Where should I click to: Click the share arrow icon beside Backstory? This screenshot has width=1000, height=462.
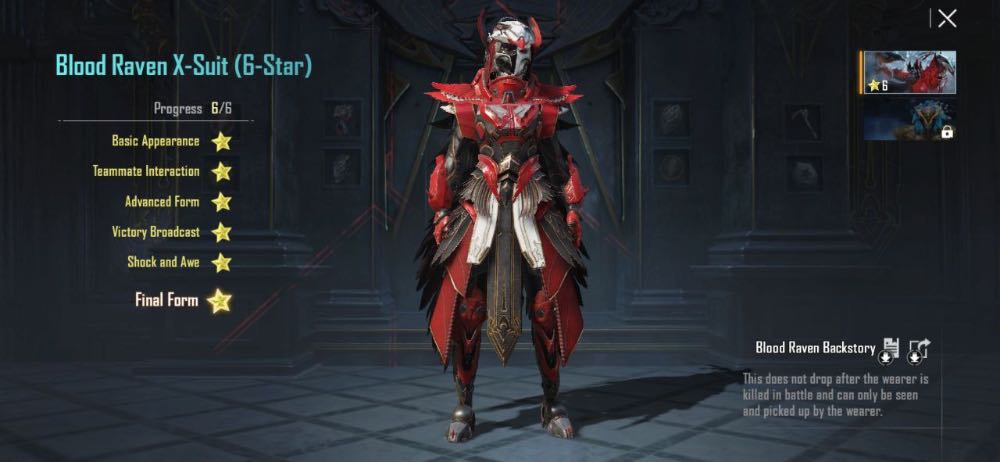pyautogui.click(x=920, y=349)
